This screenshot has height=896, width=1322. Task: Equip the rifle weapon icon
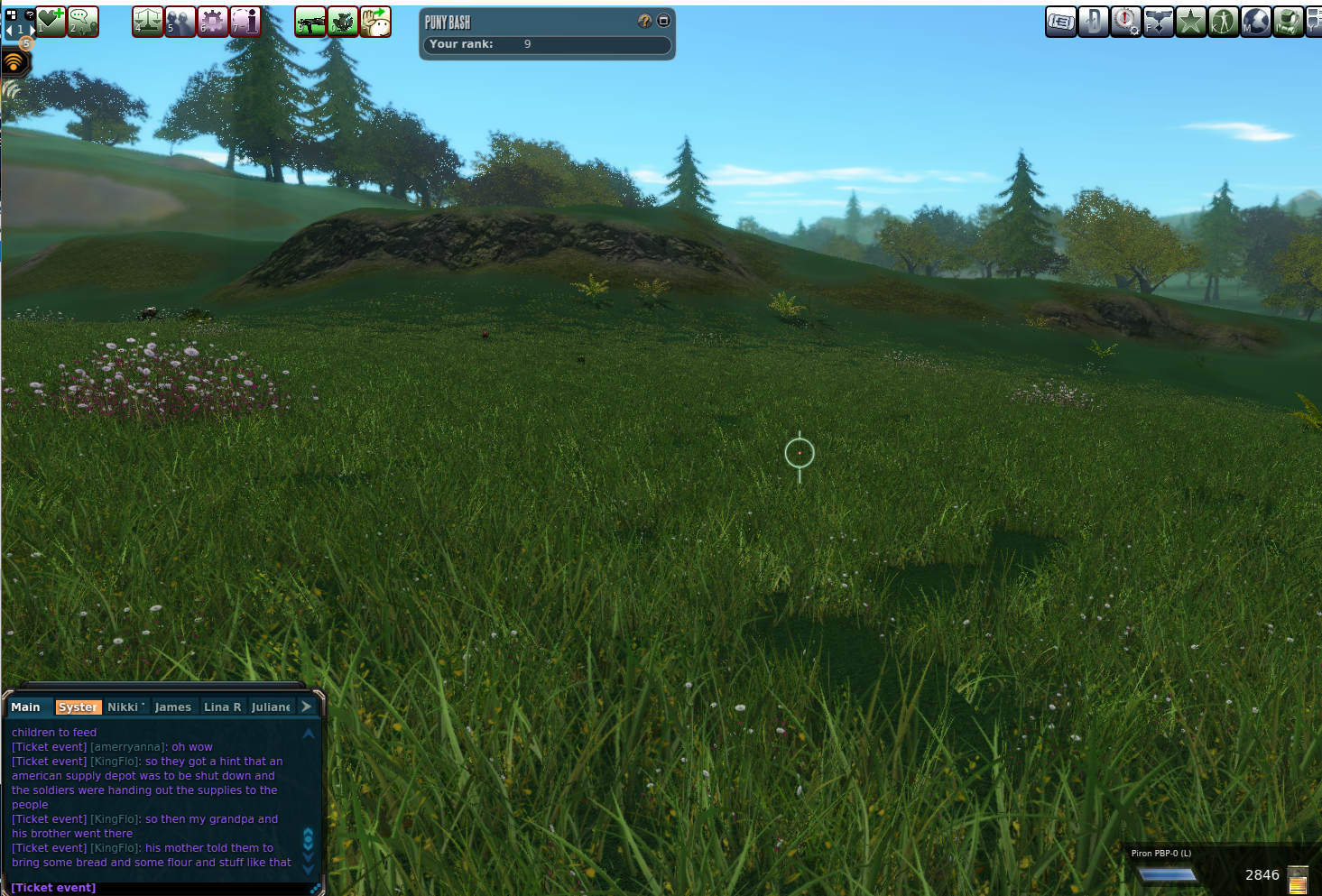pos(310,21)
